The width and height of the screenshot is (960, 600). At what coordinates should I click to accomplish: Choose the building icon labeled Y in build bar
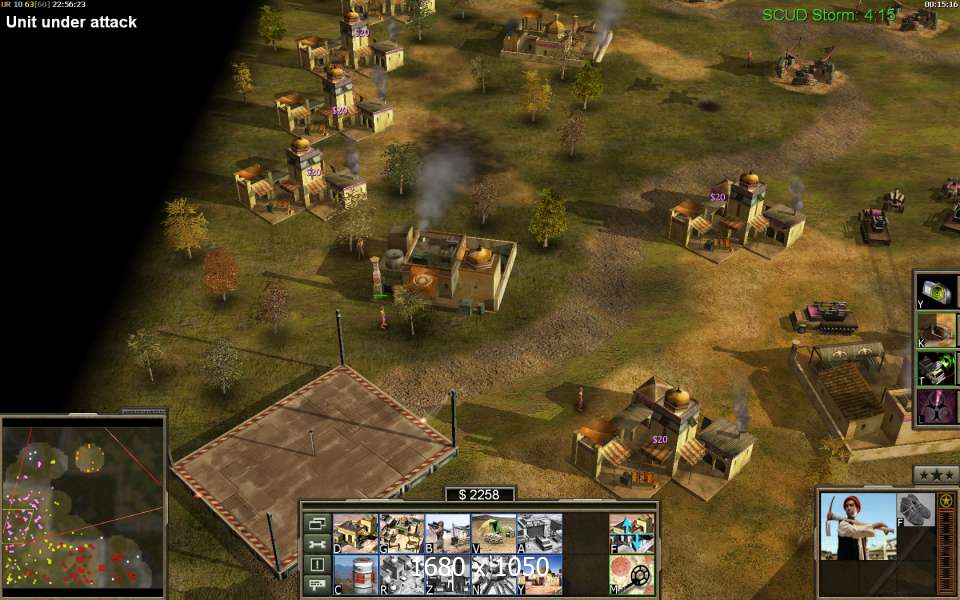coord(539,575)
